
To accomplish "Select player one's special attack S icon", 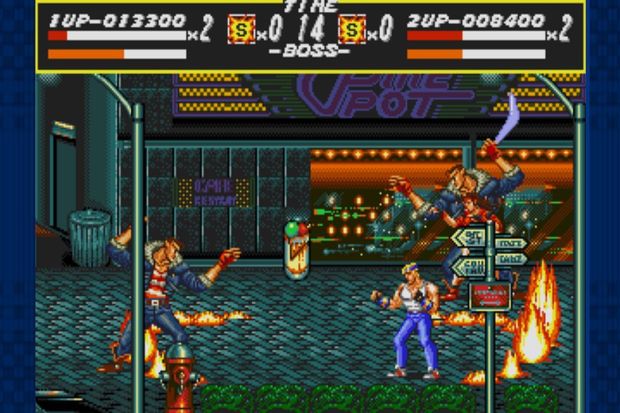I will click(x=240, y=29).
